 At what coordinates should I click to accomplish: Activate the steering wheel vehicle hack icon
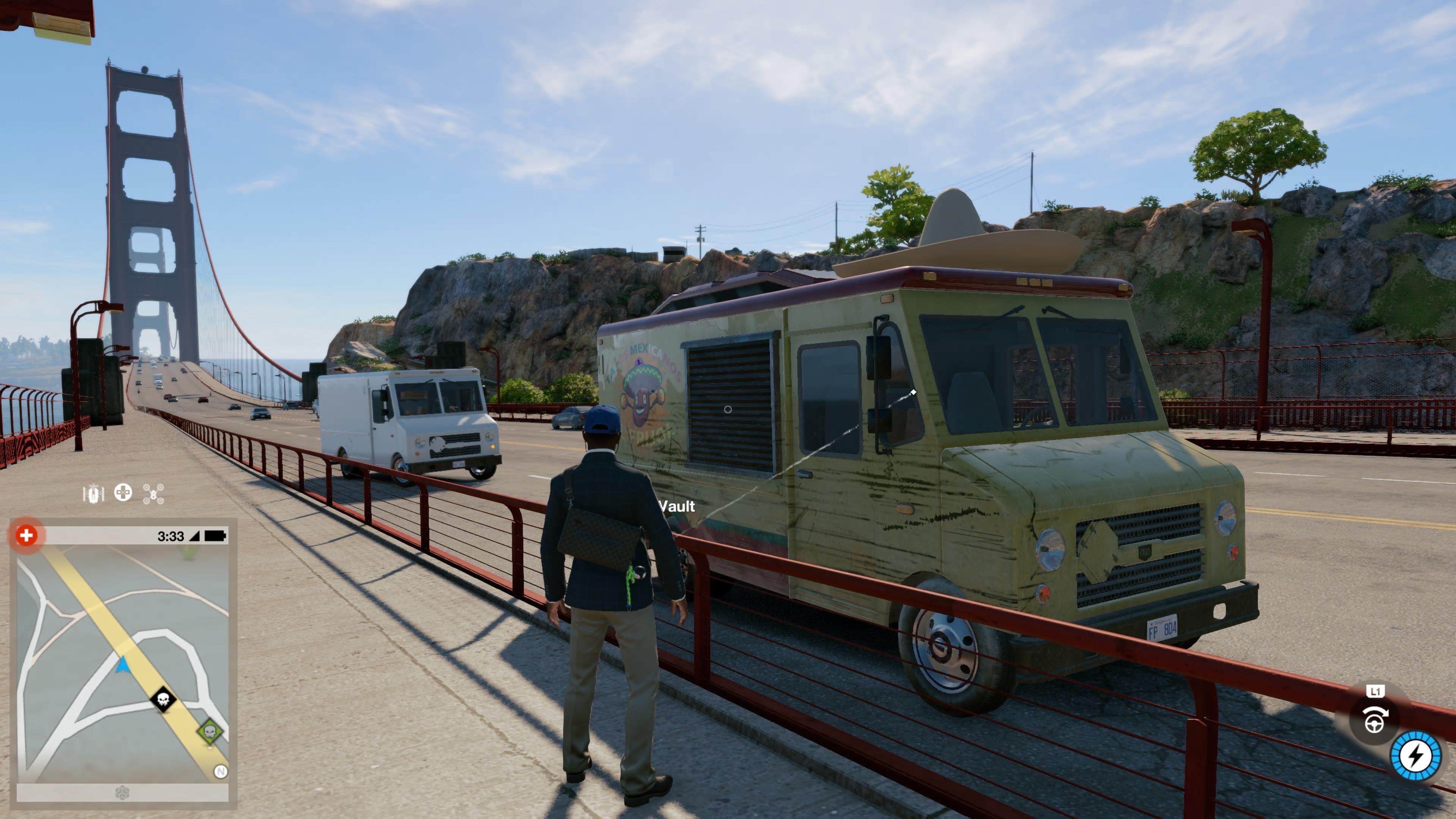pos(1374,720)
